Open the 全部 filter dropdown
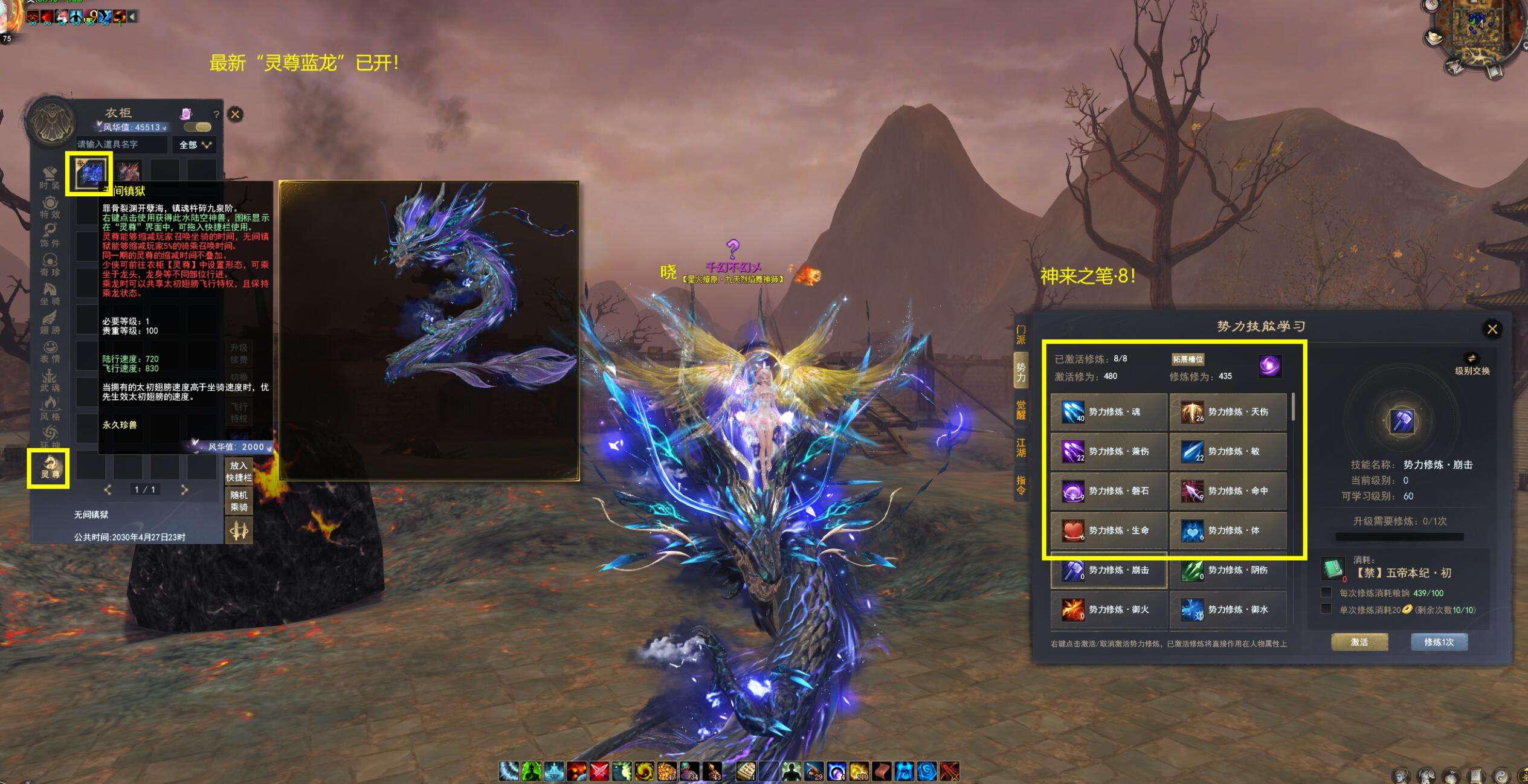 [x=195, y=145]
